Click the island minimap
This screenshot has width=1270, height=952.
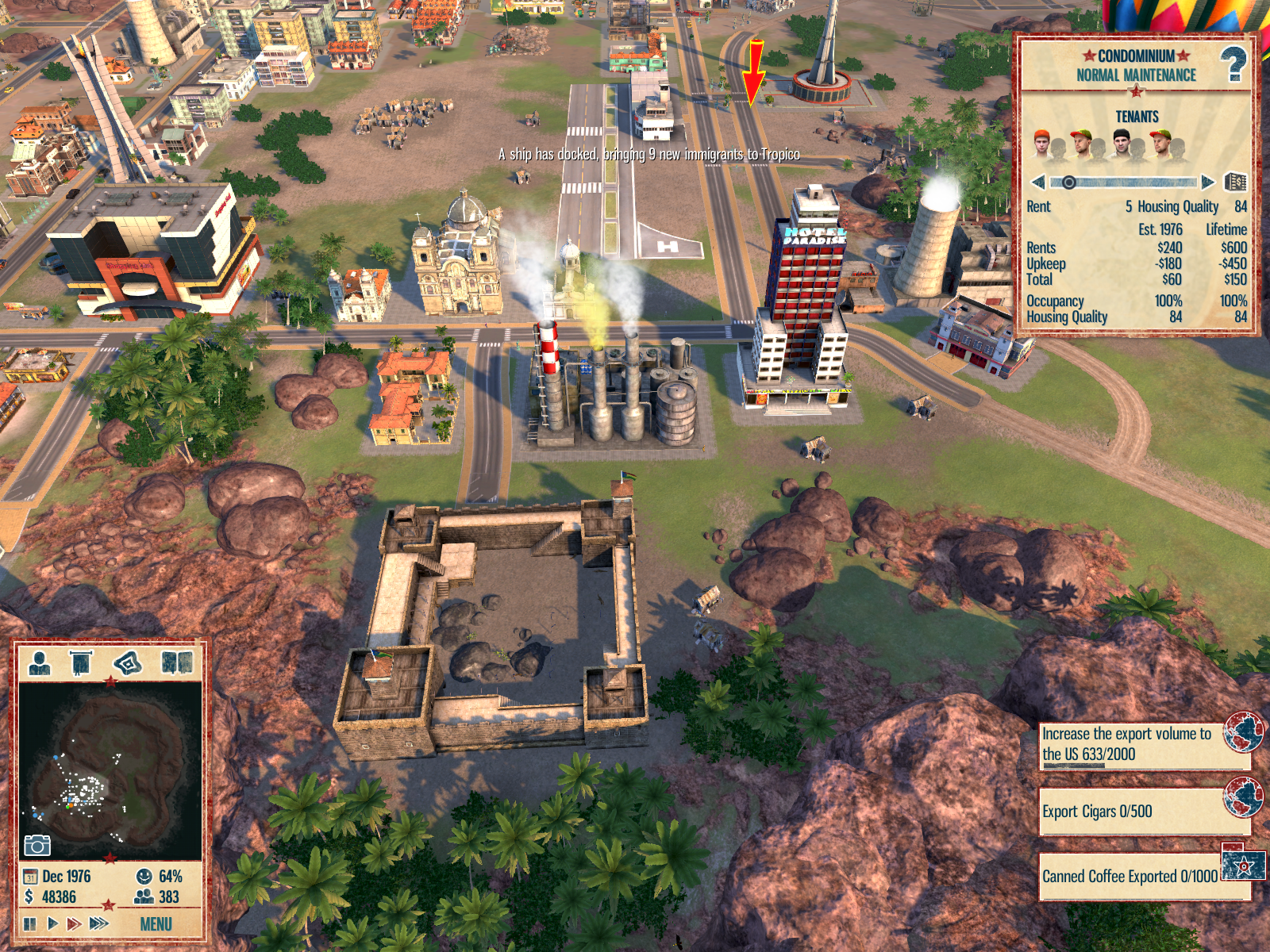point(110,770)
